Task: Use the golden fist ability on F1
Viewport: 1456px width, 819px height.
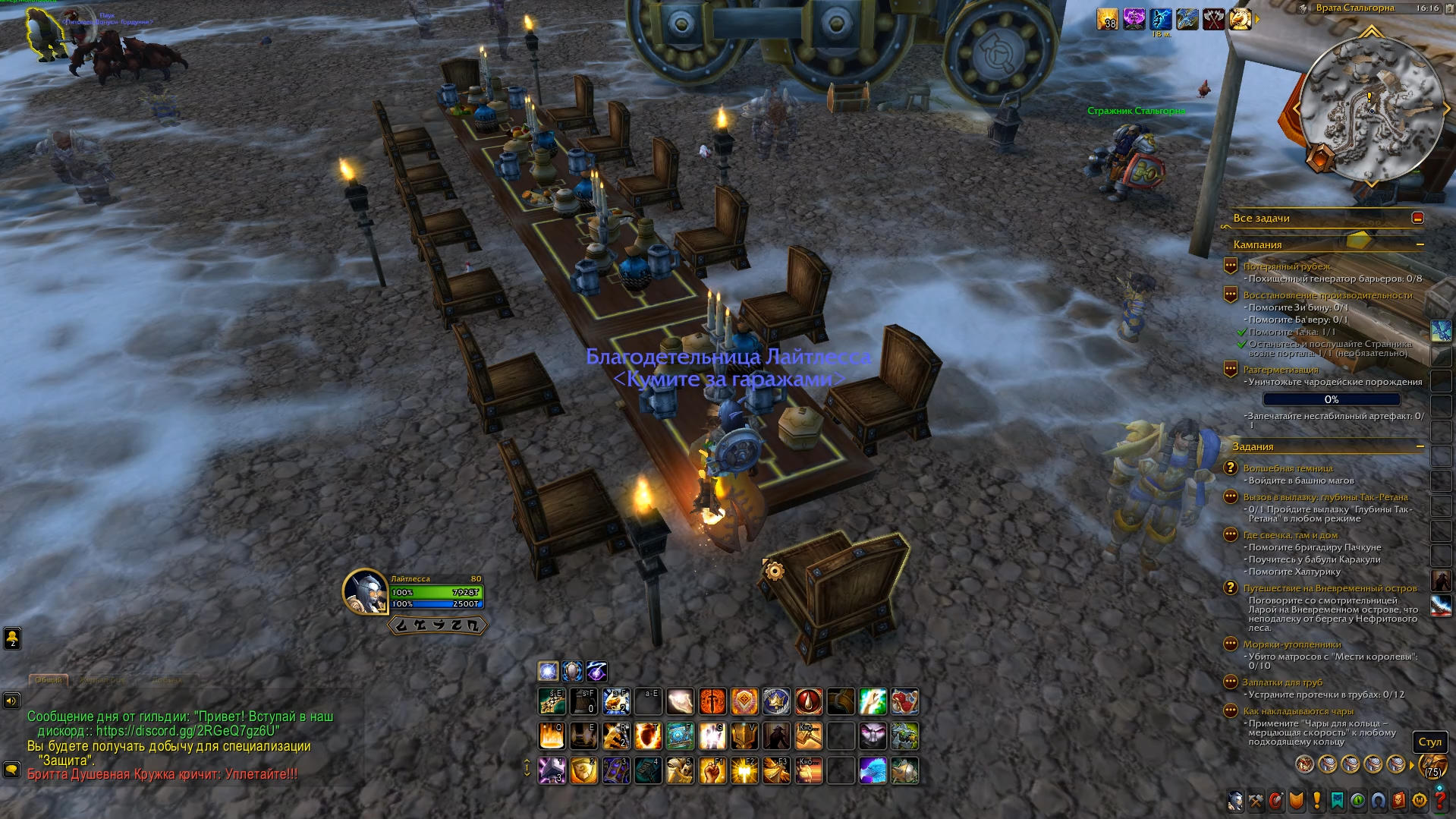Action: point(712,770)
